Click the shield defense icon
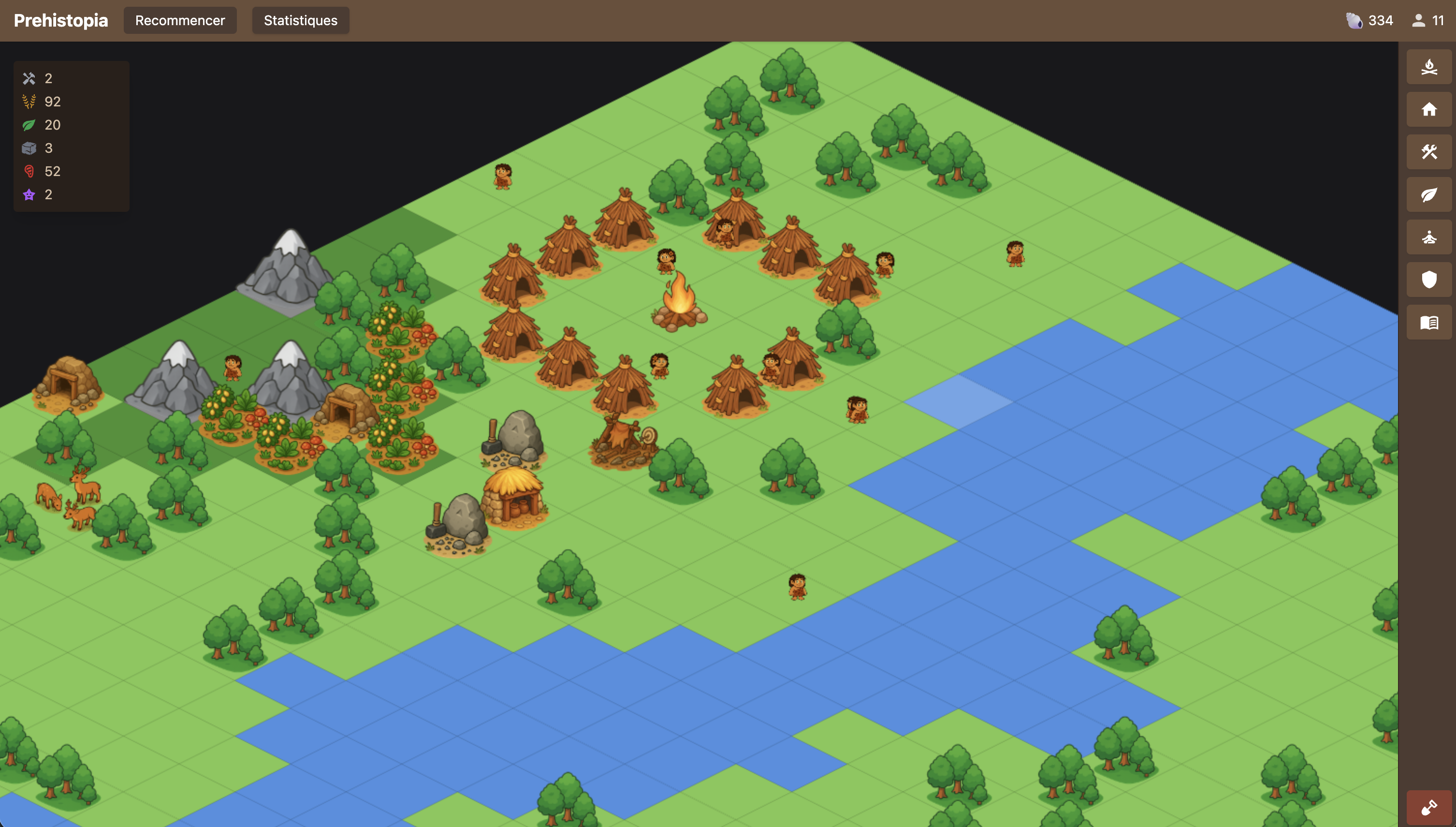The height and width of the screenshot is (827, 1456). [x=1429, y=280]
